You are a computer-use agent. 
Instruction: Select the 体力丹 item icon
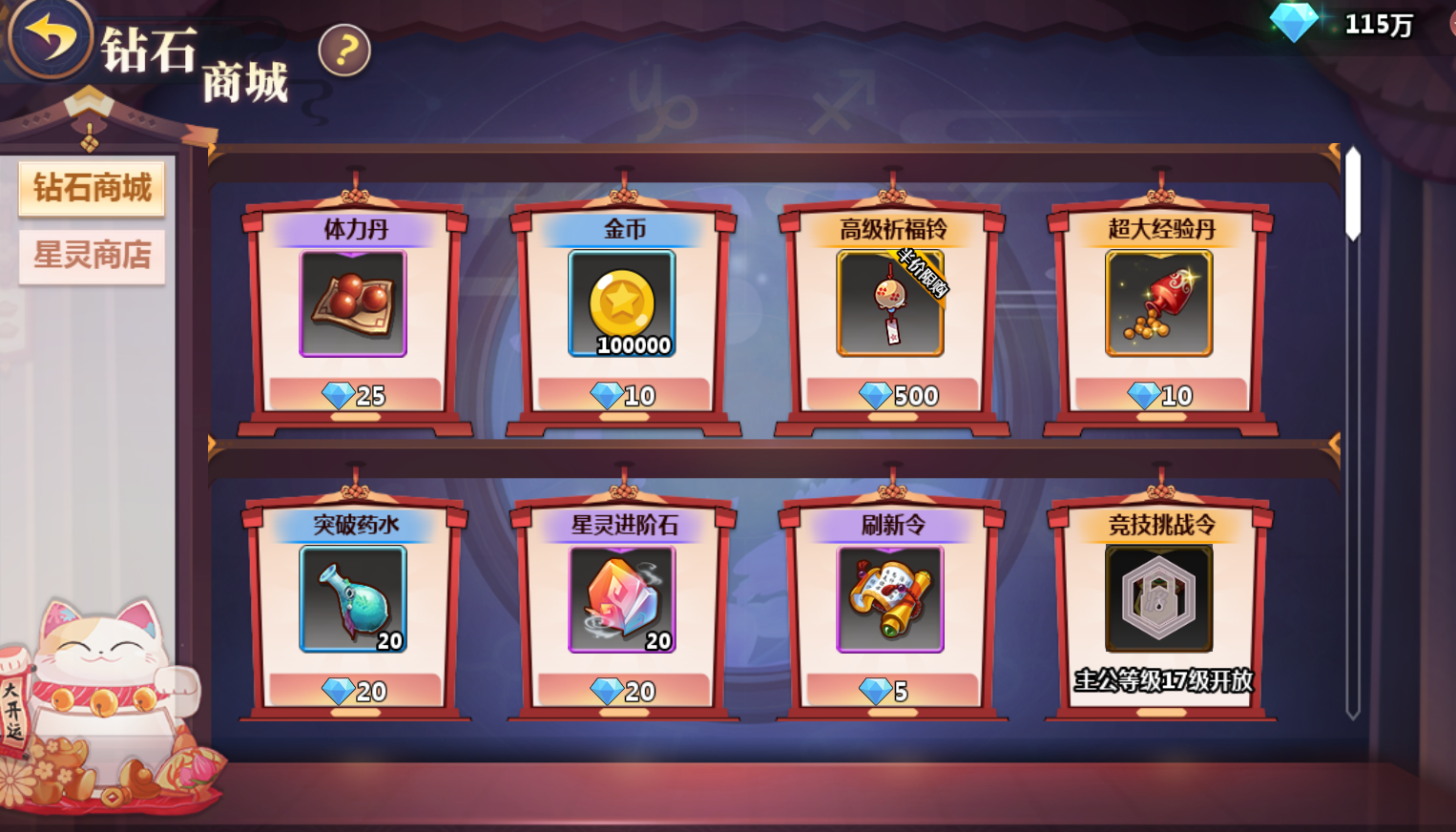point(353,303)
